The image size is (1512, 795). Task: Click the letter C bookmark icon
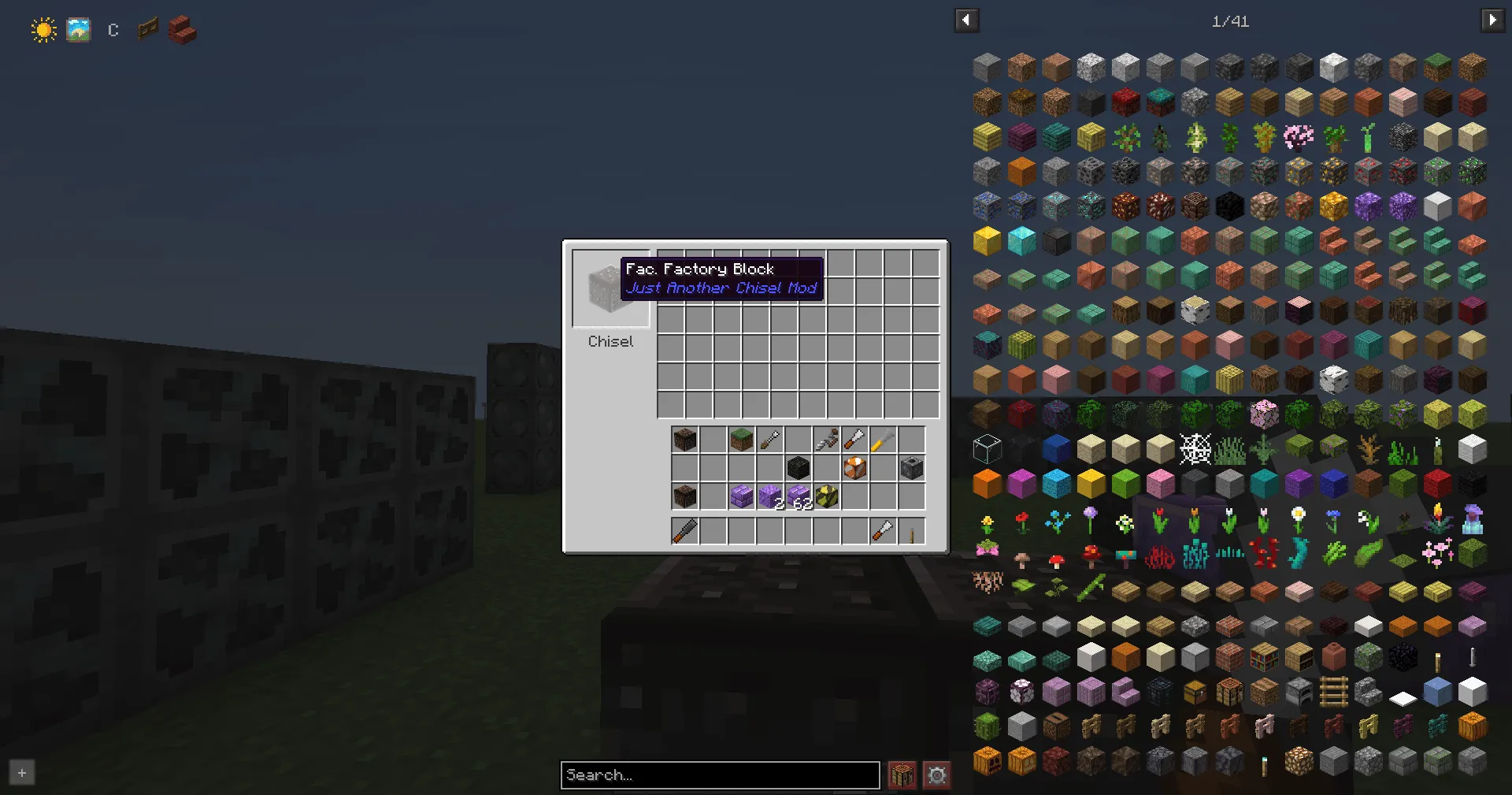(113, 29)
